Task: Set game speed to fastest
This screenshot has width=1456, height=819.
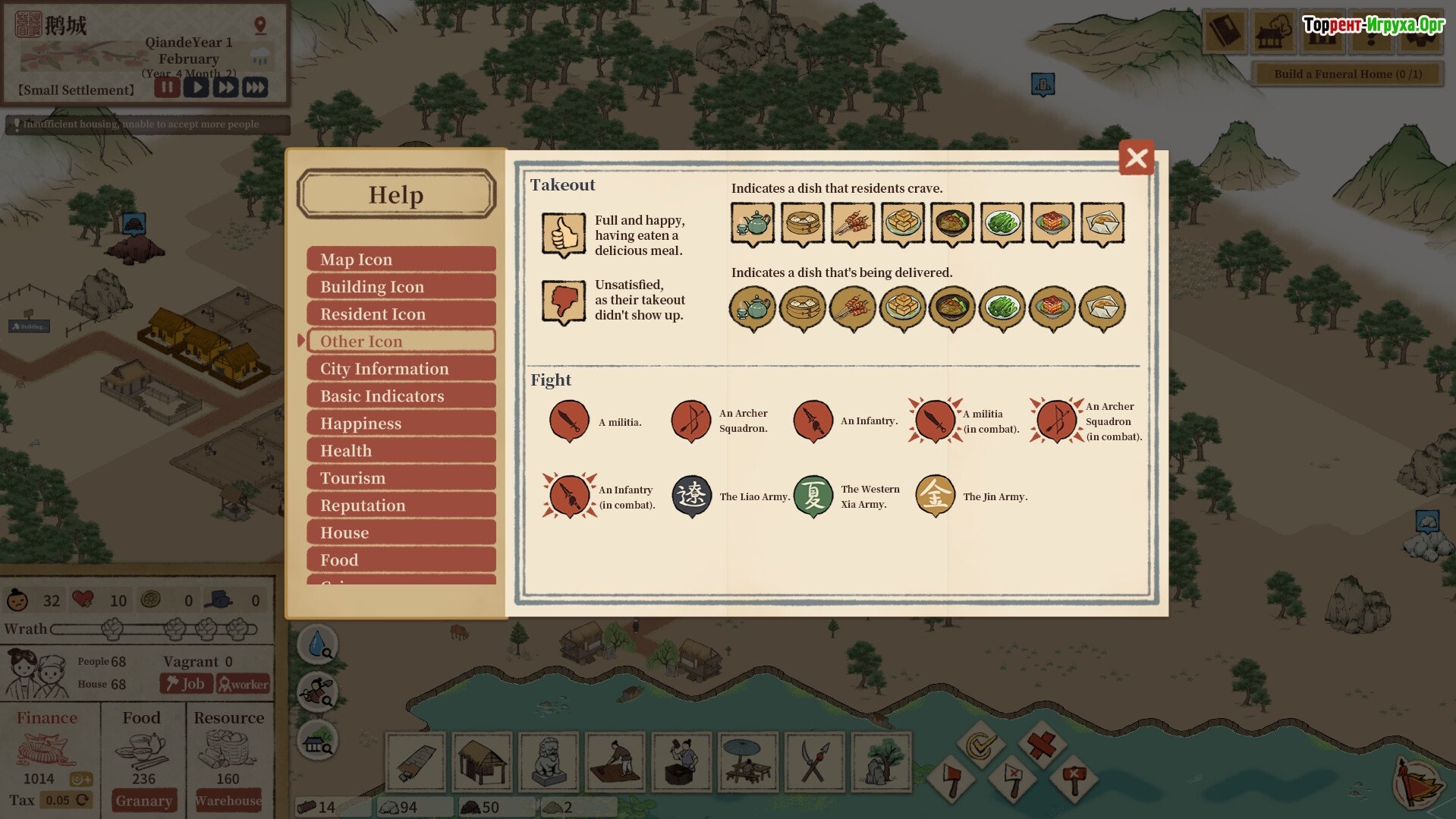Action: (256, 87)
